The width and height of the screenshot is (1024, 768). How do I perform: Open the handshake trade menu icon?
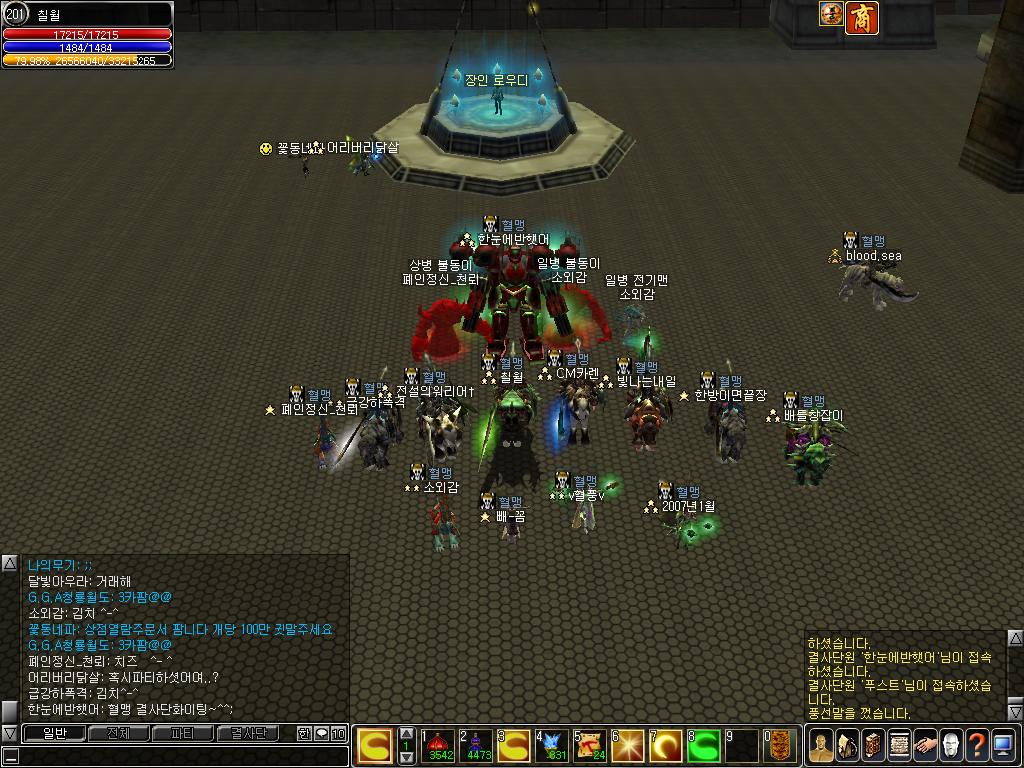pyautogui.click(x=925, y=746)
